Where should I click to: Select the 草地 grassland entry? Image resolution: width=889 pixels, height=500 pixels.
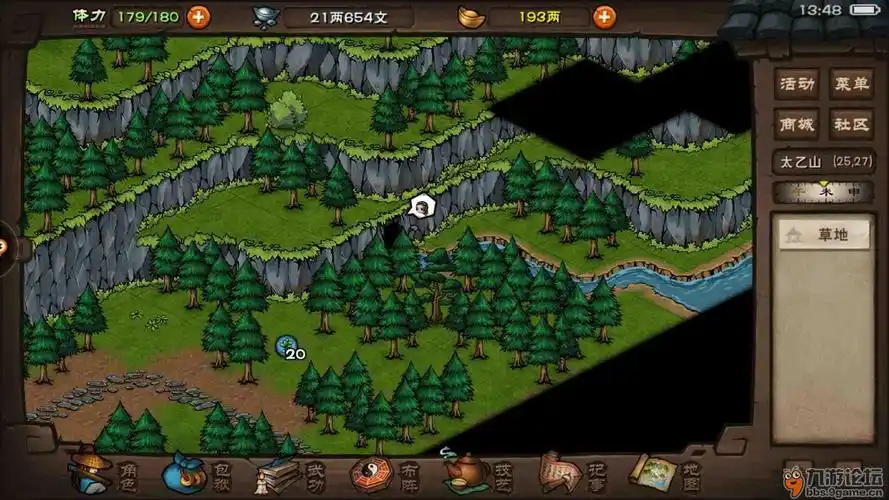824,236
